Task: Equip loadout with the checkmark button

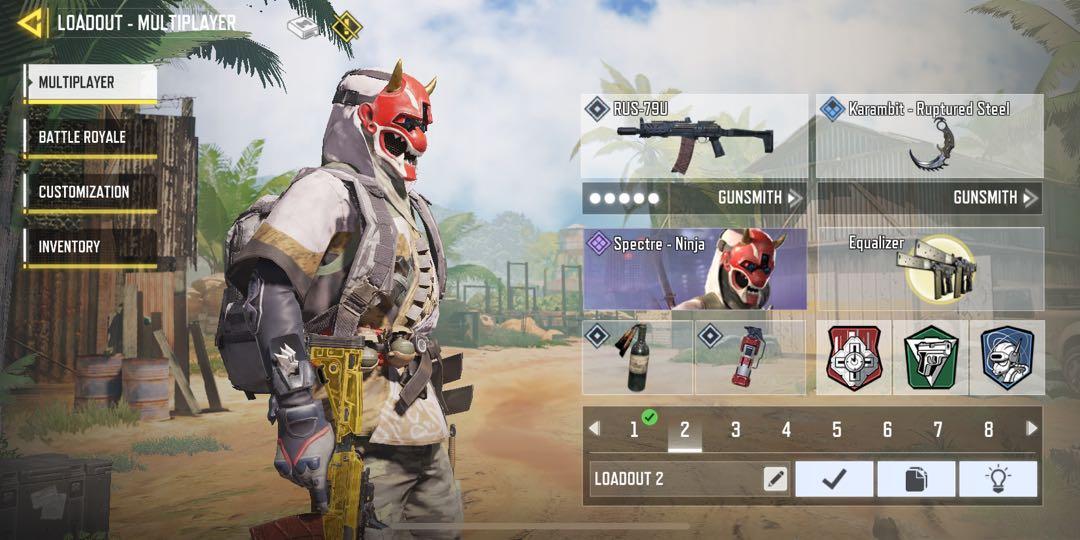Action: 834,479
